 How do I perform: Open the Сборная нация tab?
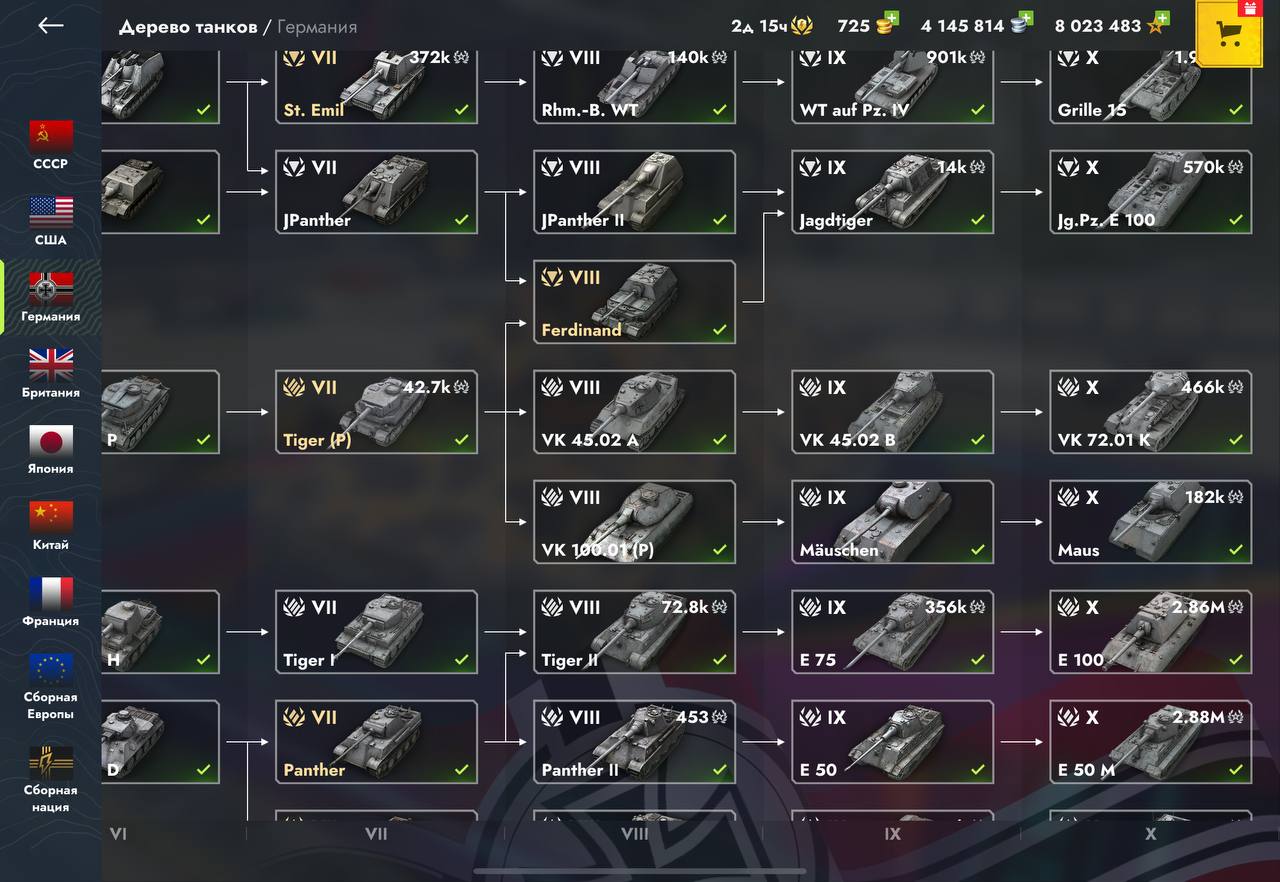coord(51,778)
